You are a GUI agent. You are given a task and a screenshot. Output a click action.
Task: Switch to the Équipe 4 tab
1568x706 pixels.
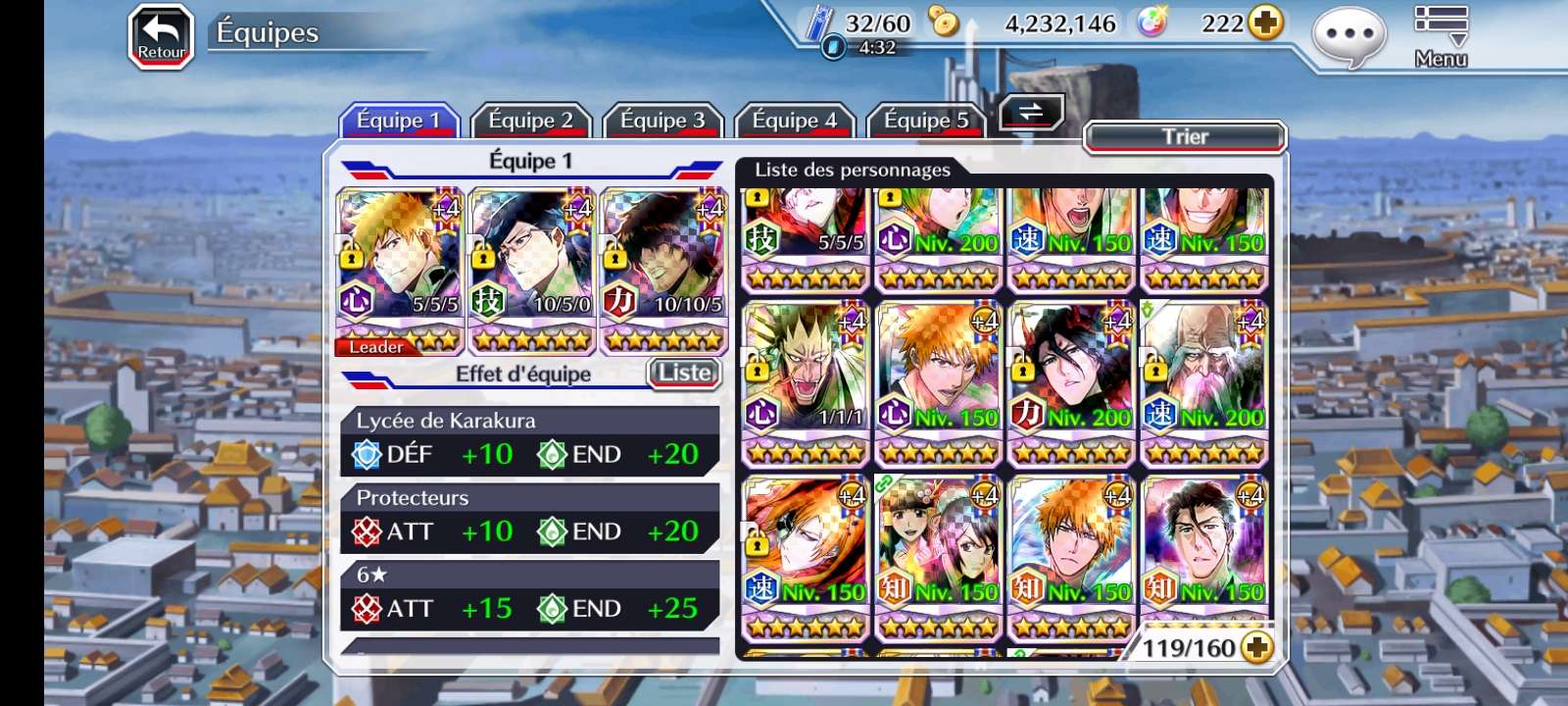tap(794, 121)
